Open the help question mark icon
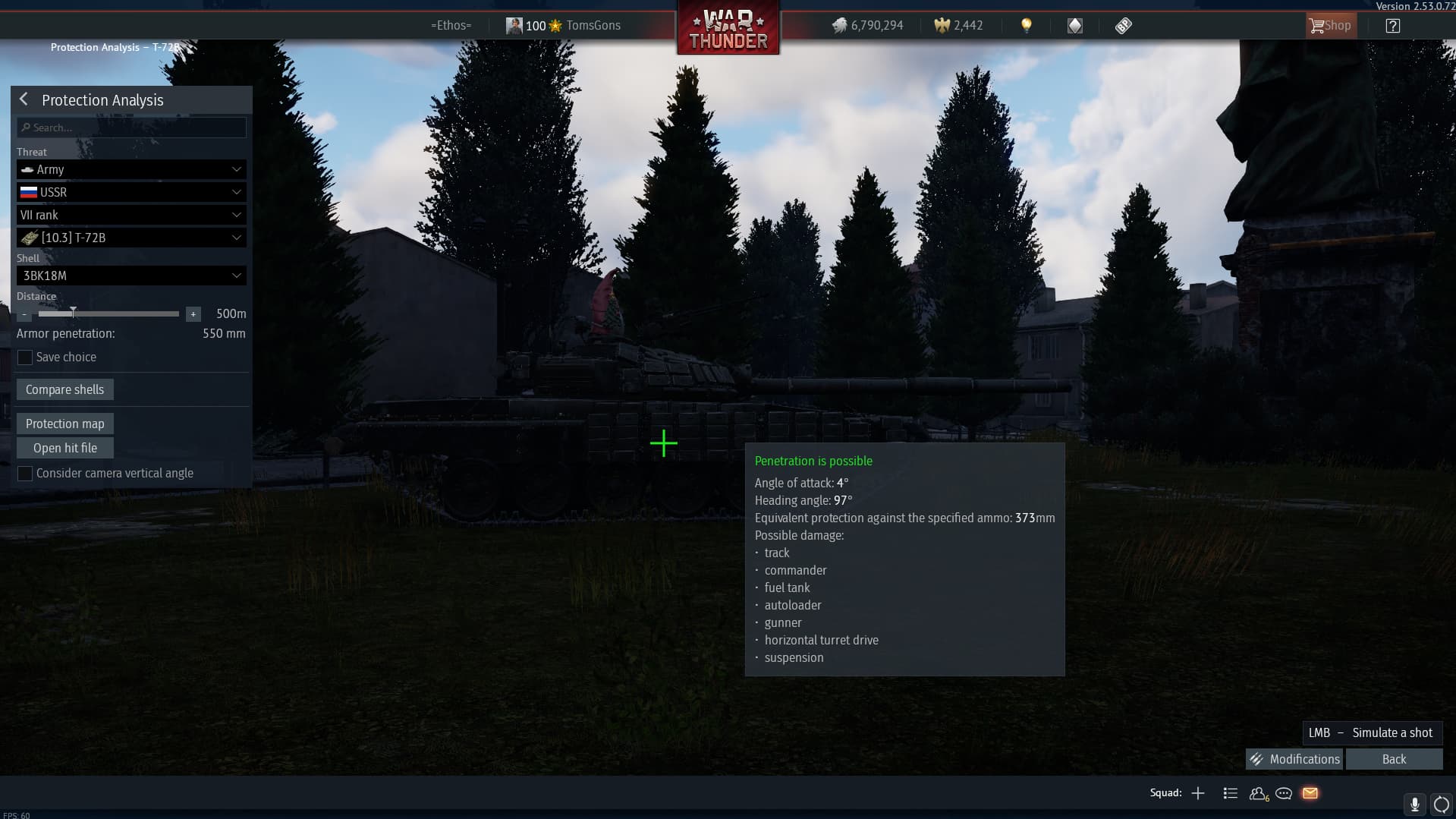The width and height of the screenshot is (1456, 819). 1392,26
